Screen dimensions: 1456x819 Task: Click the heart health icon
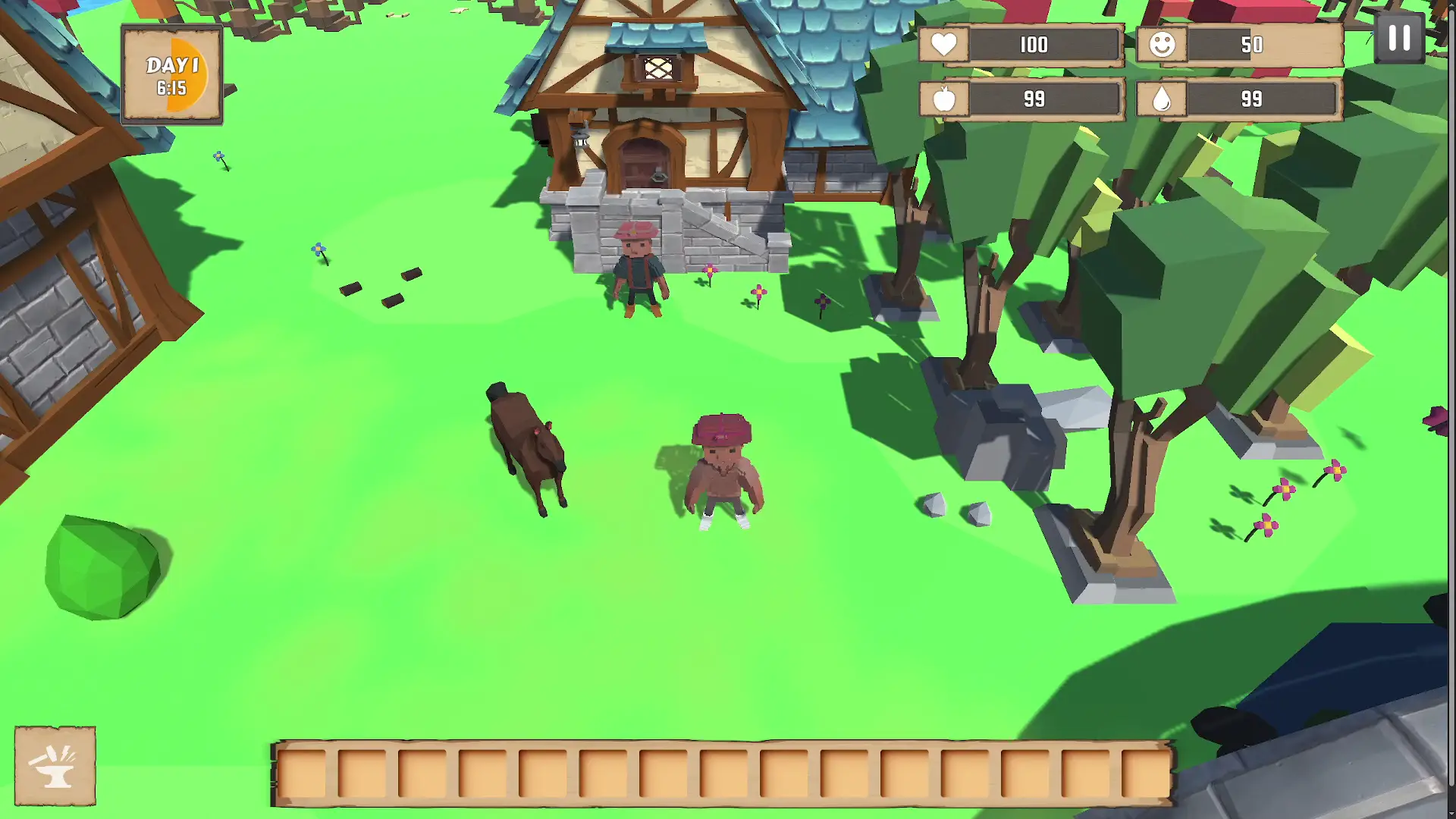[943, 45]
